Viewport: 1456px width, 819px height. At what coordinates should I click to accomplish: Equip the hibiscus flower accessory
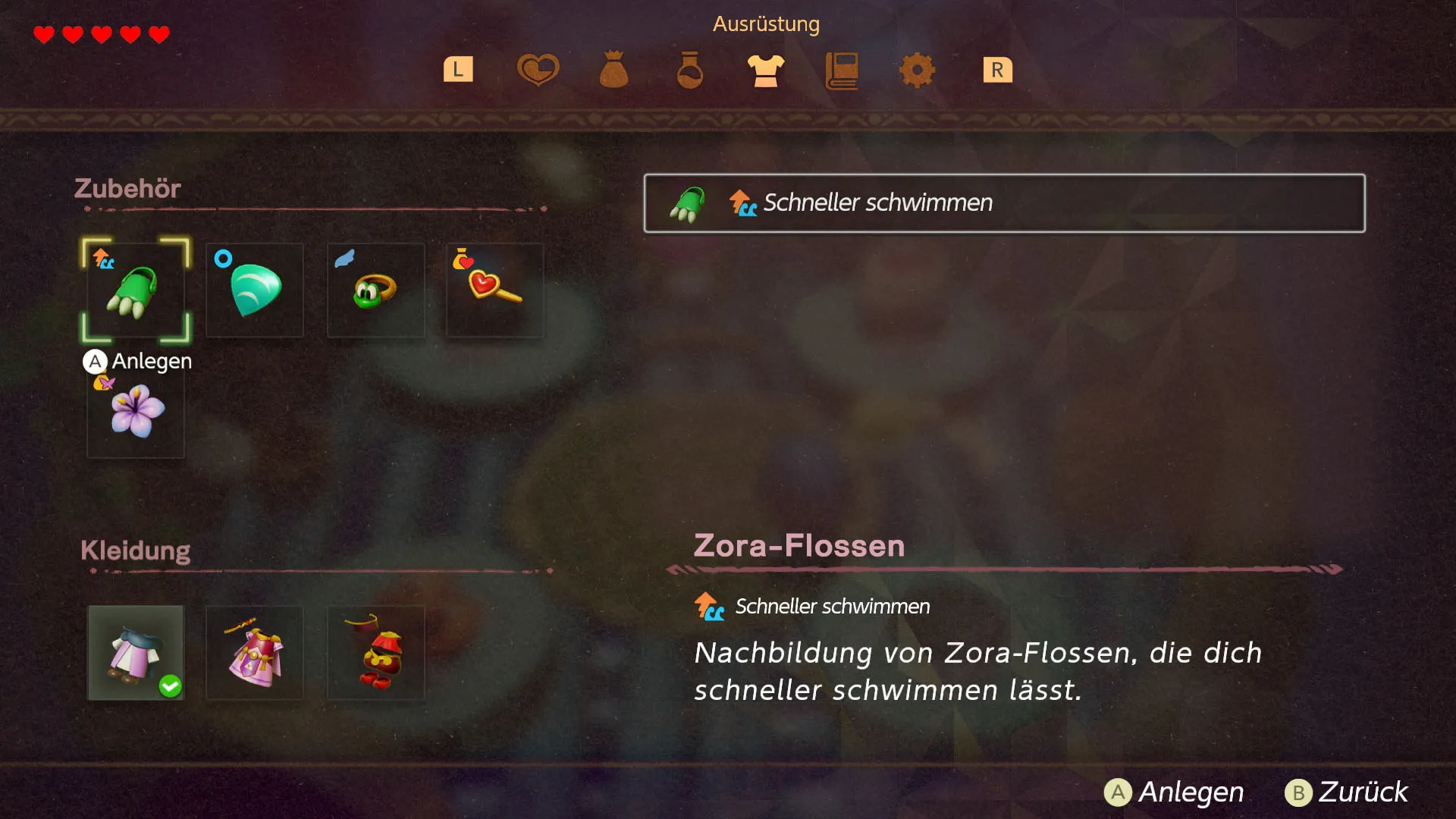click(x=135, y=413)
